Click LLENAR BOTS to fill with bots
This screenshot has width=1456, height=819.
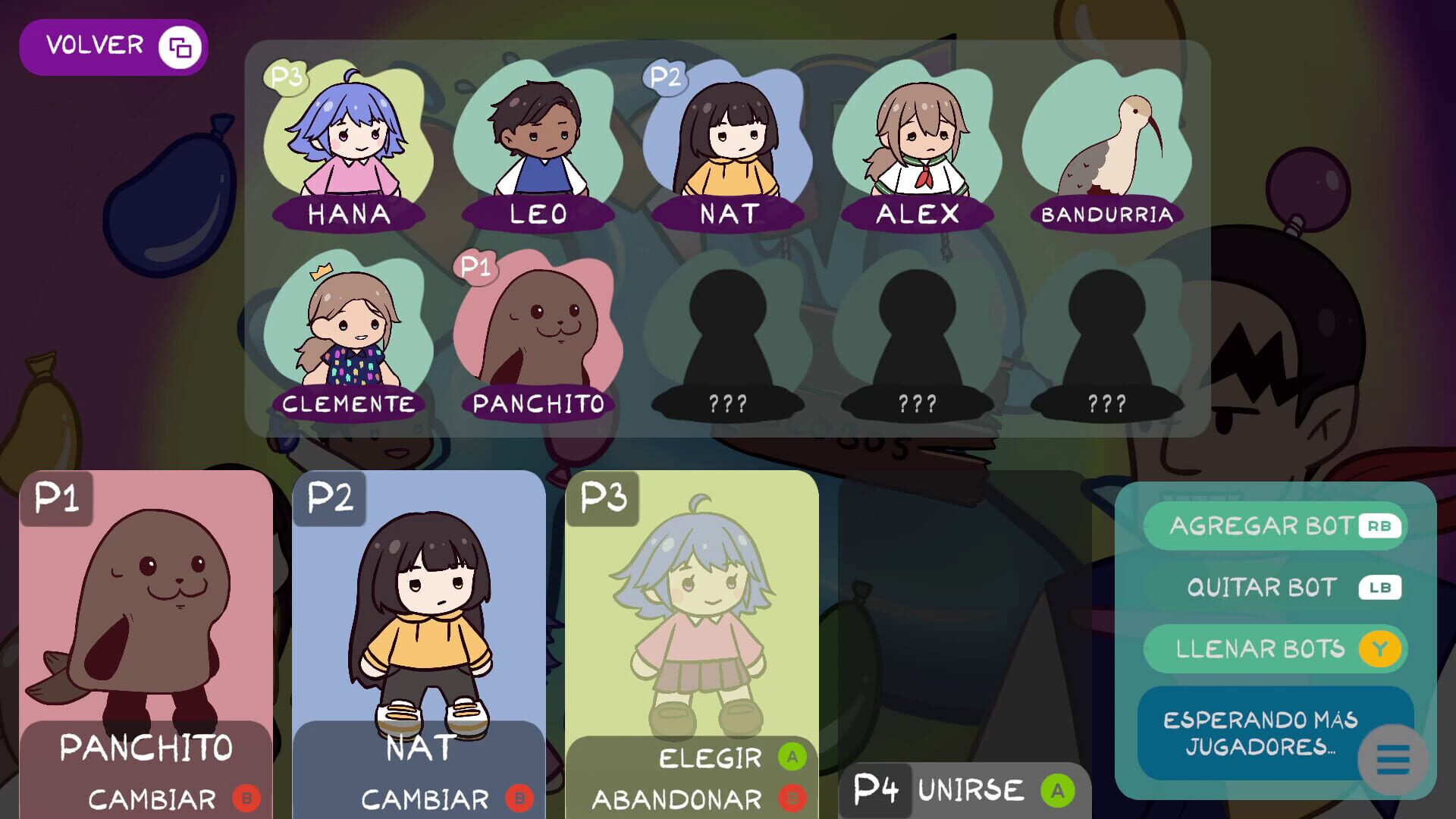pos(1276,648)
